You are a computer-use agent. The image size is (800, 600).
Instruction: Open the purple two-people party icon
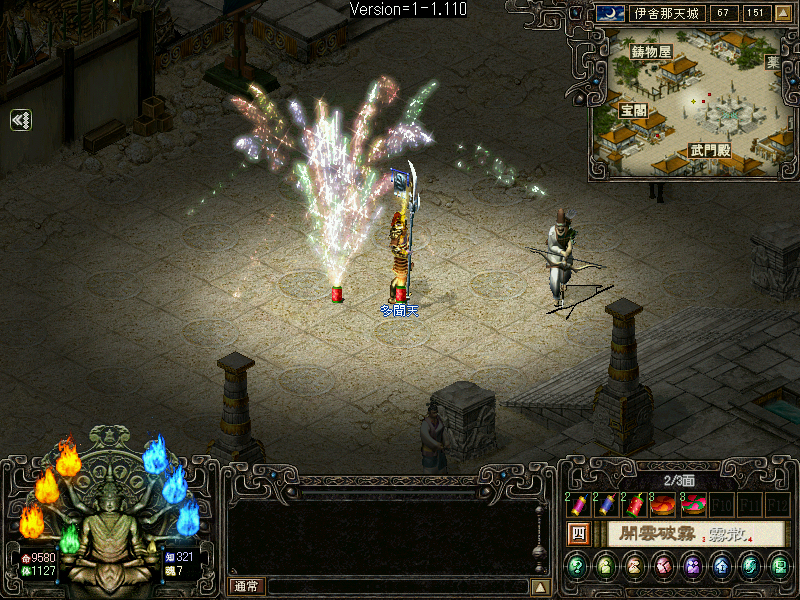tap(692, 568)
